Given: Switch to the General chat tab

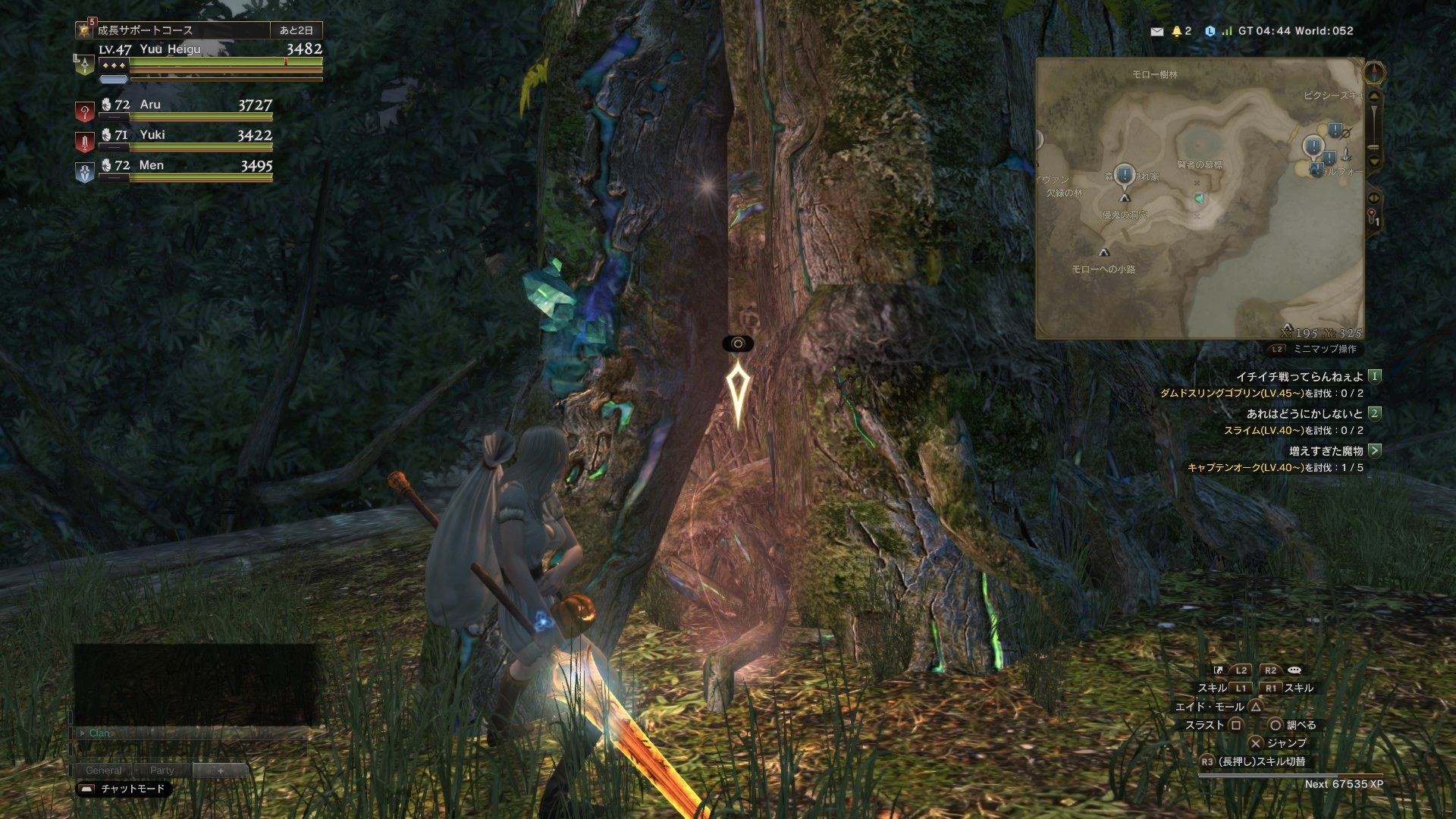Looking at the screenshot, I should coord(103,770).
